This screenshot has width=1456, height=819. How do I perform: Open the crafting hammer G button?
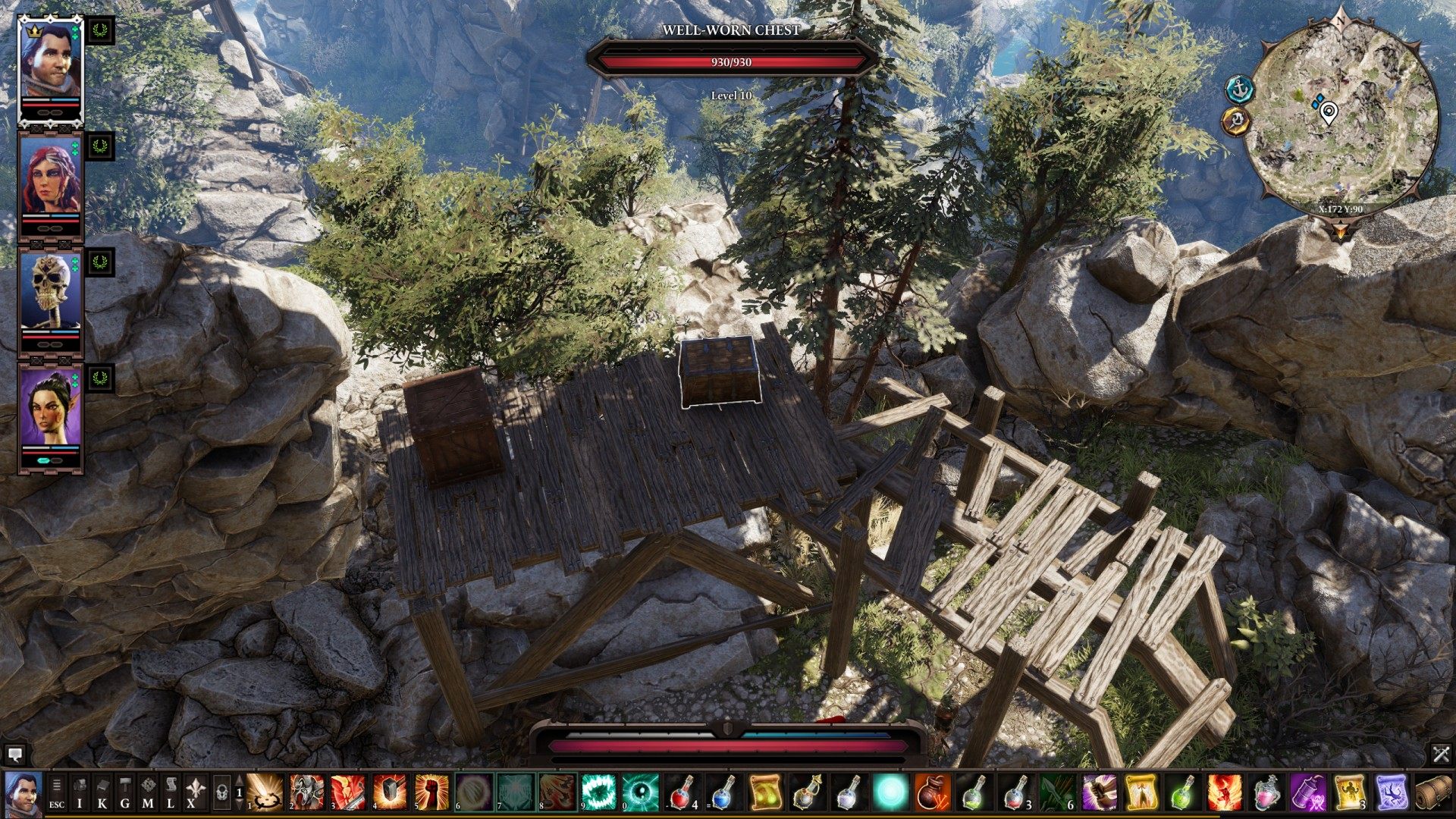(125, 793)
